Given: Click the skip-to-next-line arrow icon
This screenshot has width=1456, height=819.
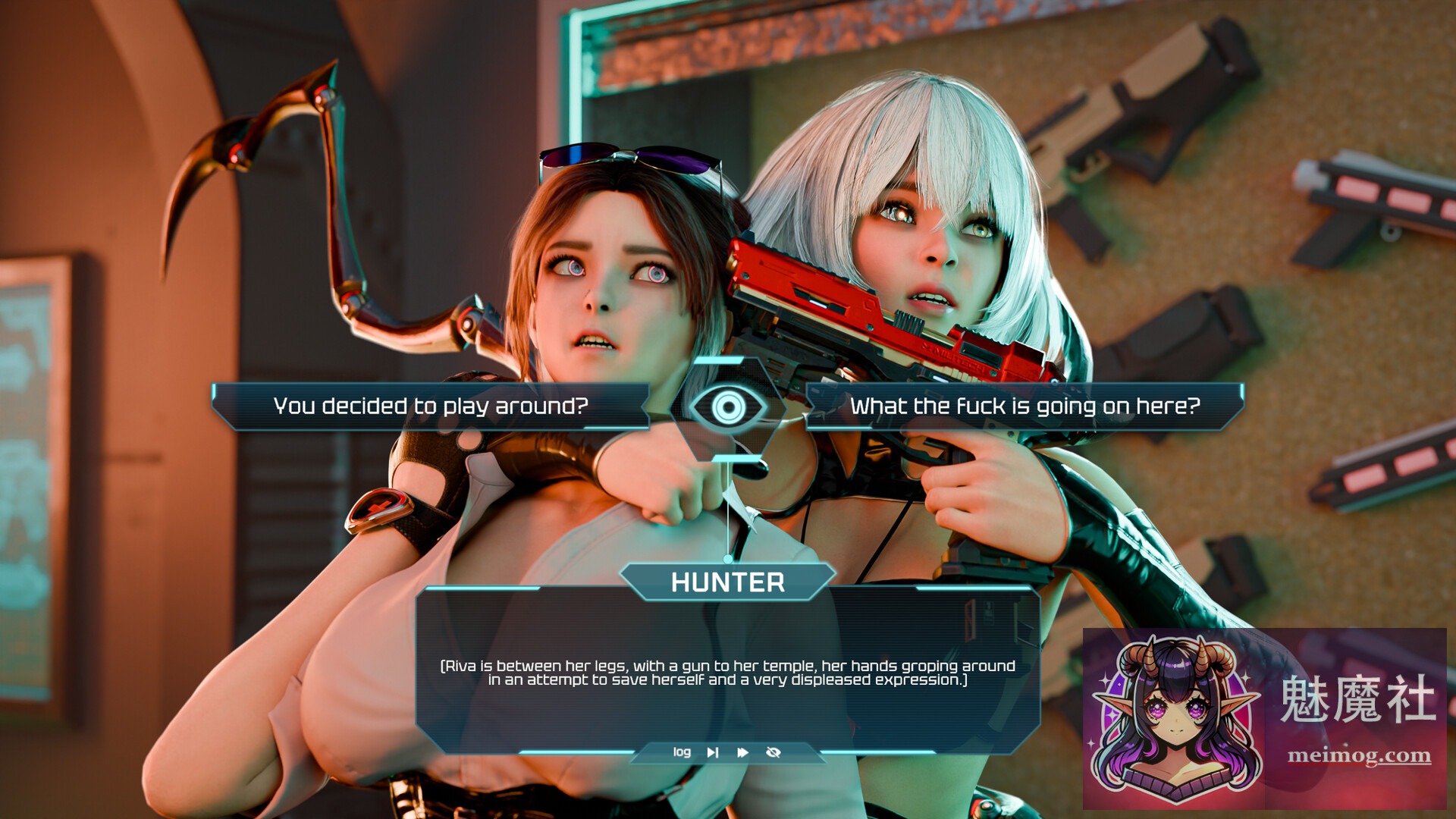Looking at the screenshot, I should coord(712,752).
